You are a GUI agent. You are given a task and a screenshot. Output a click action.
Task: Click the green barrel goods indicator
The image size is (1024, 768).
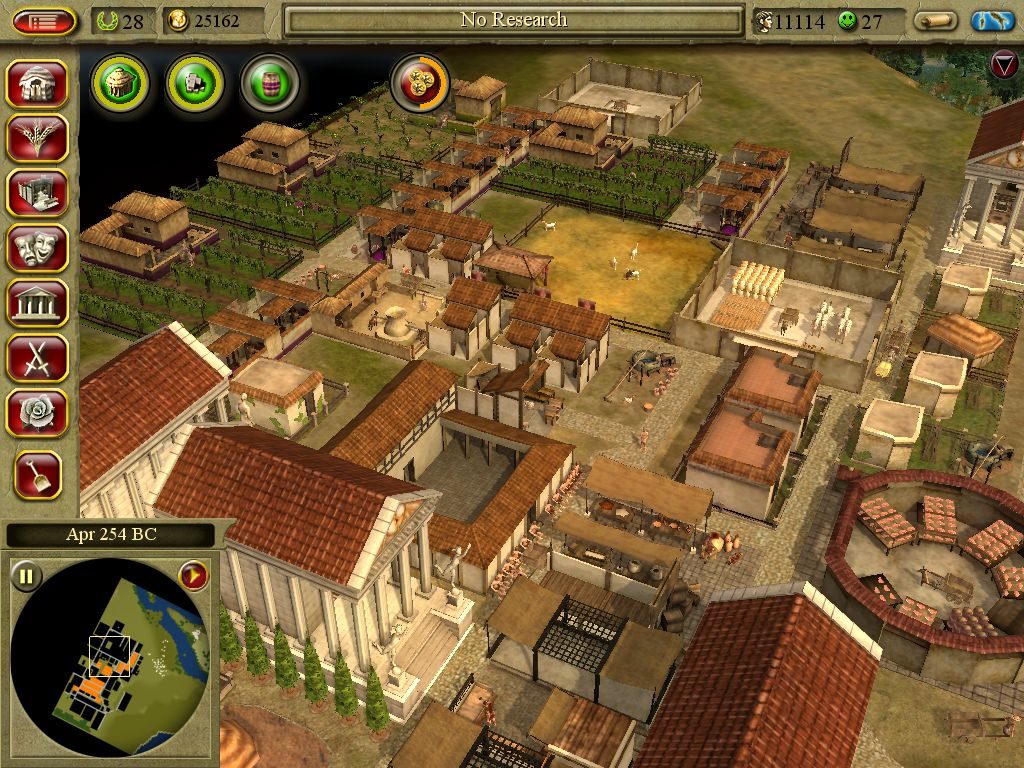(270, 83)
